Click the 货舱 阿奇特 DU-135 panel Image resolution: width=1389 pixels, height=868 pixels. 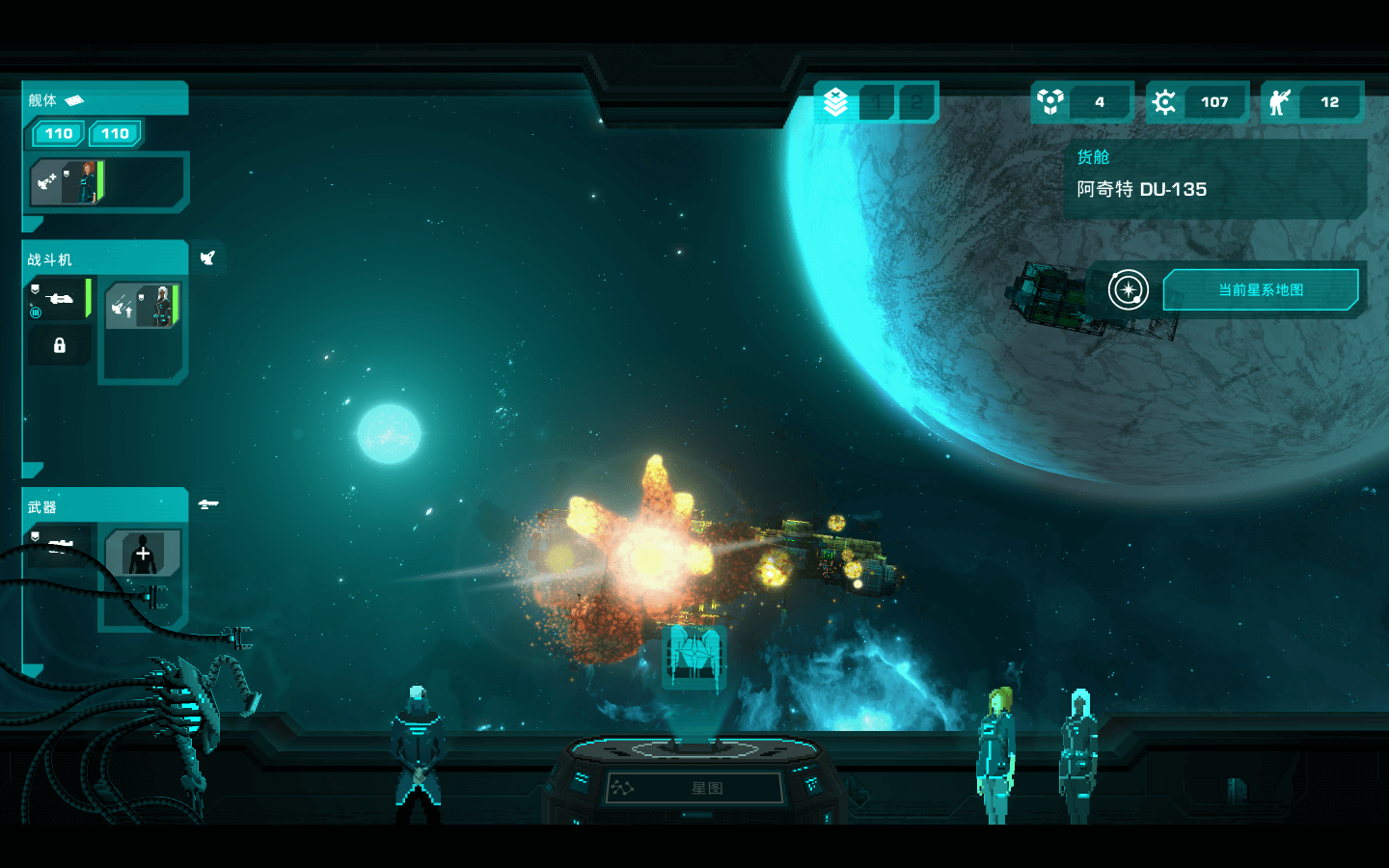[1214, 176]
